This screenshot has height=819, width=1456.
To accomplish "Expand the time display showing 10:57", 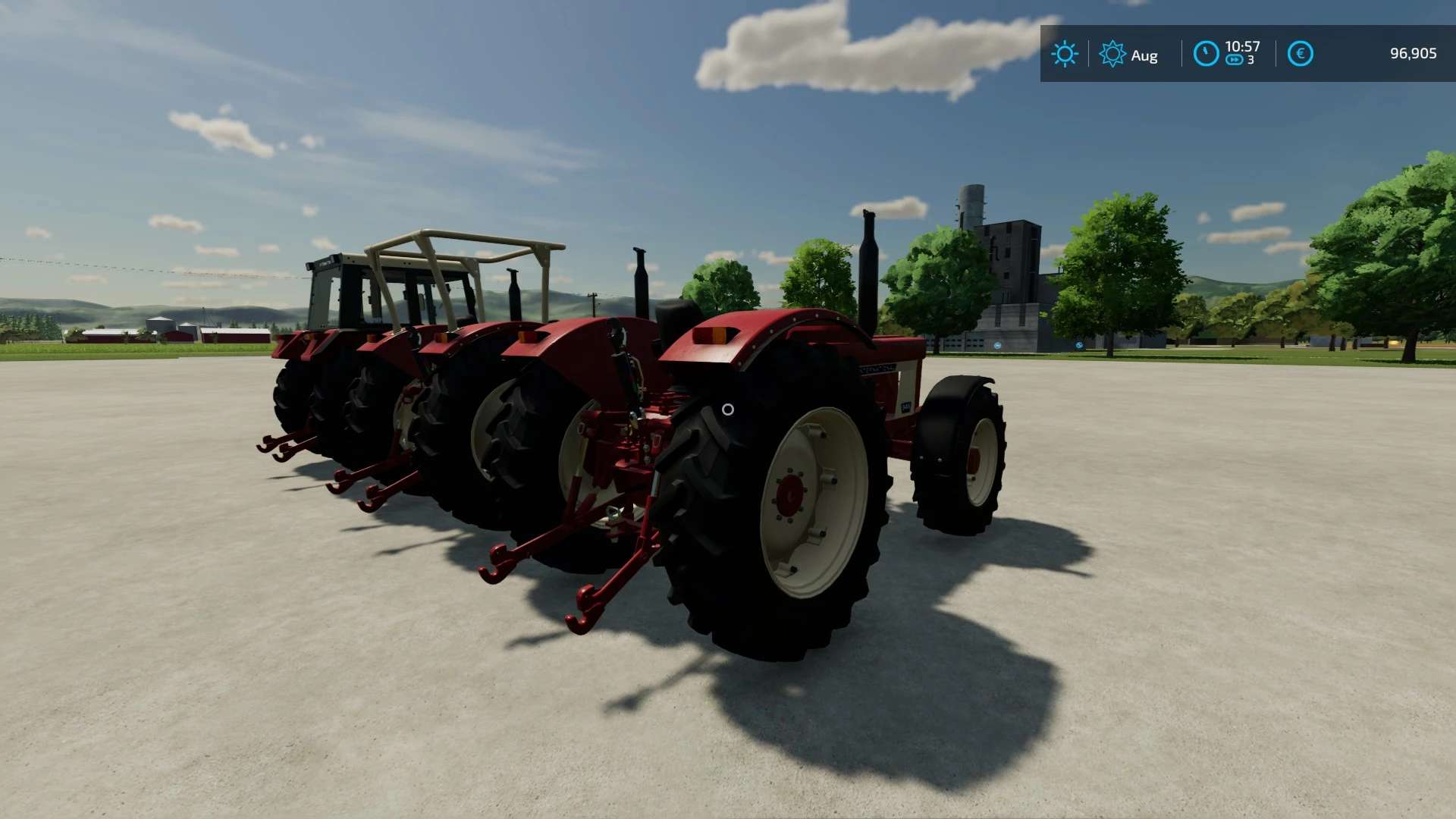I will pos(1243,46).
